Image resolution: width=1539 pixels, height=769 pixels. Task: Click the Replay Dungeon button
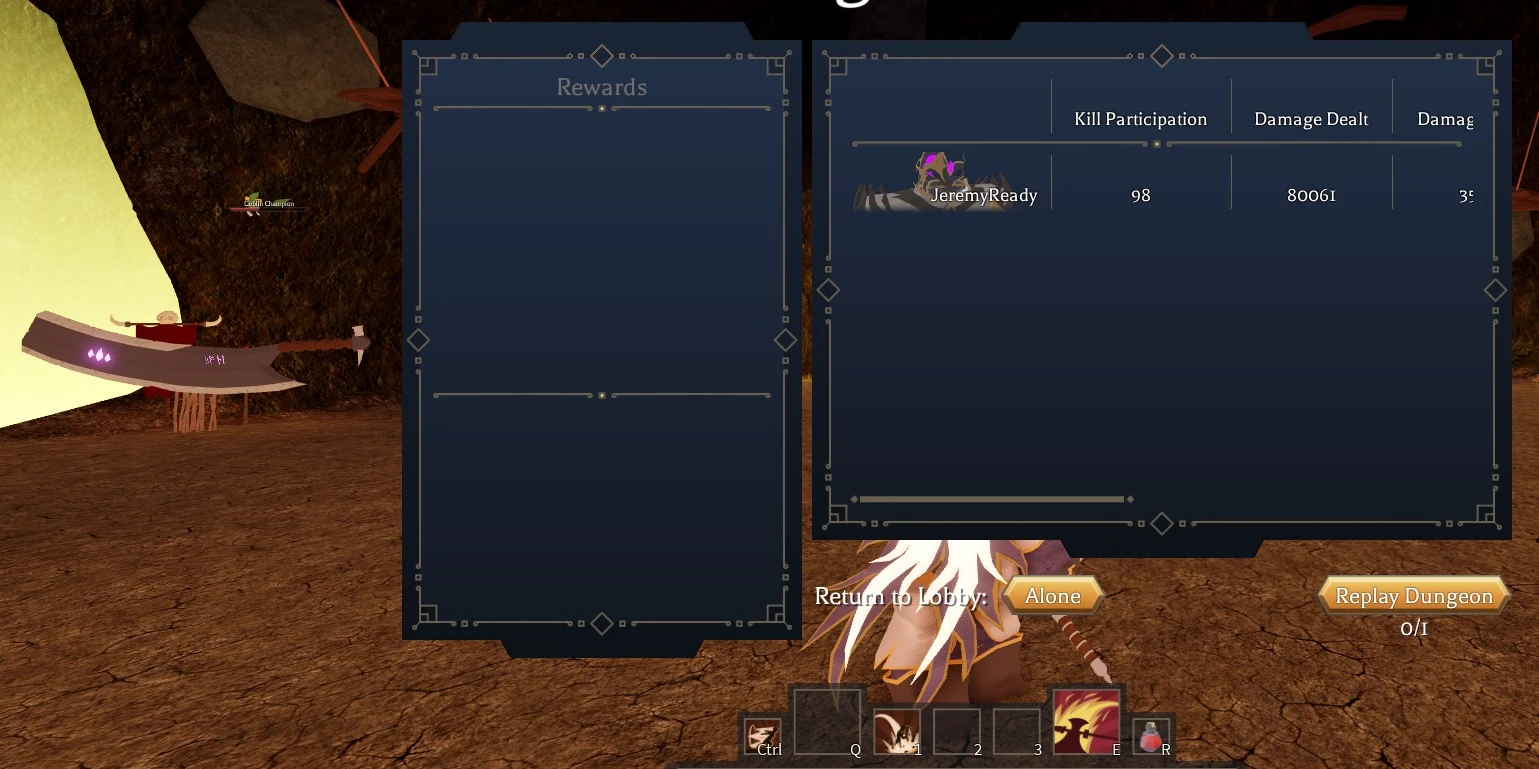1414,595
